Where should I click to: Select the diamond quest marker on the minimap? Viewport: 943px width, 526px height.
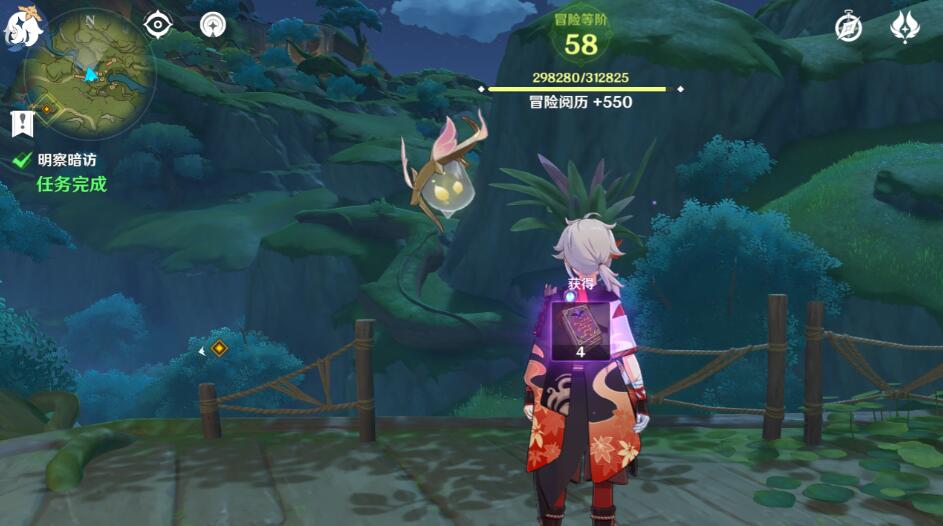click(x=46, y=102)
